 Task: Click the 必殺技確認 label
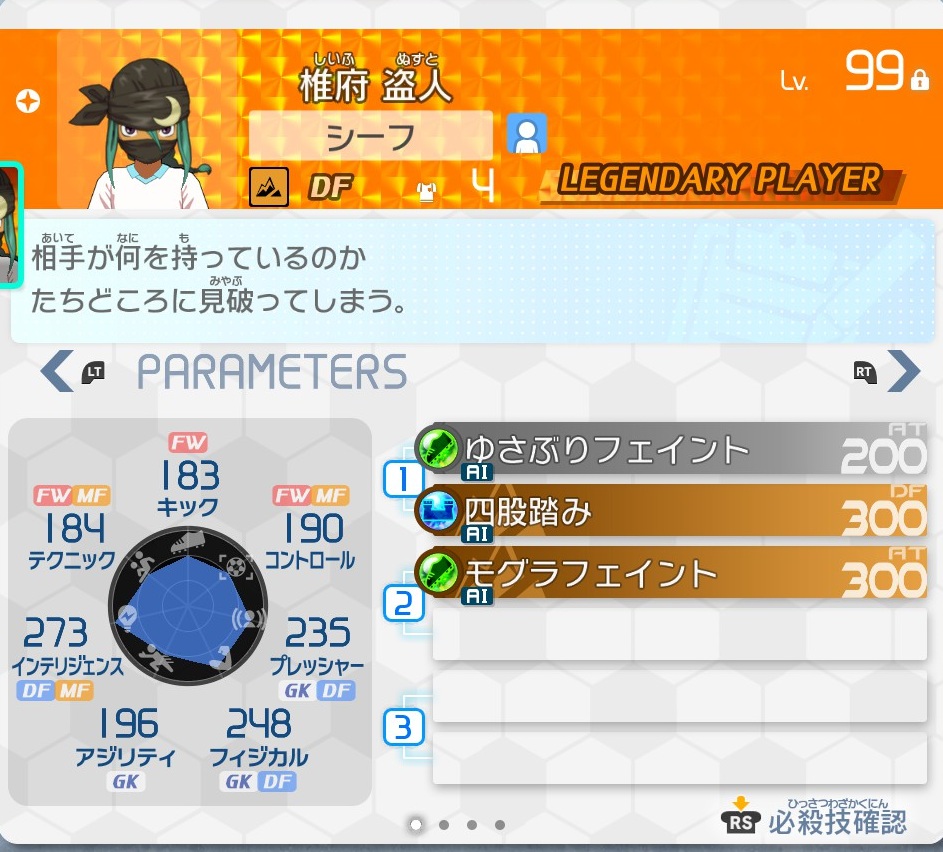coord(837,822)
